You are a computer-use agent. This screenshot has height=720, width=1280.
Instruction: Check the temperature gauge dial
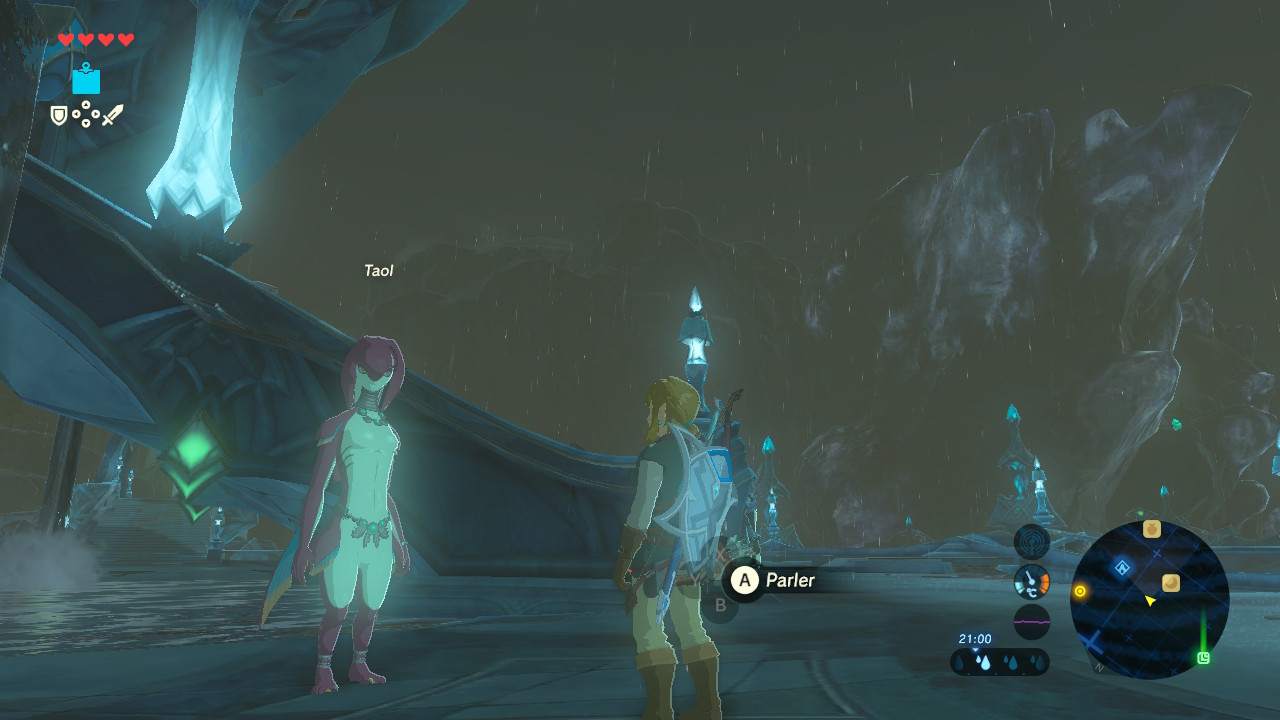coord(1031,581)
